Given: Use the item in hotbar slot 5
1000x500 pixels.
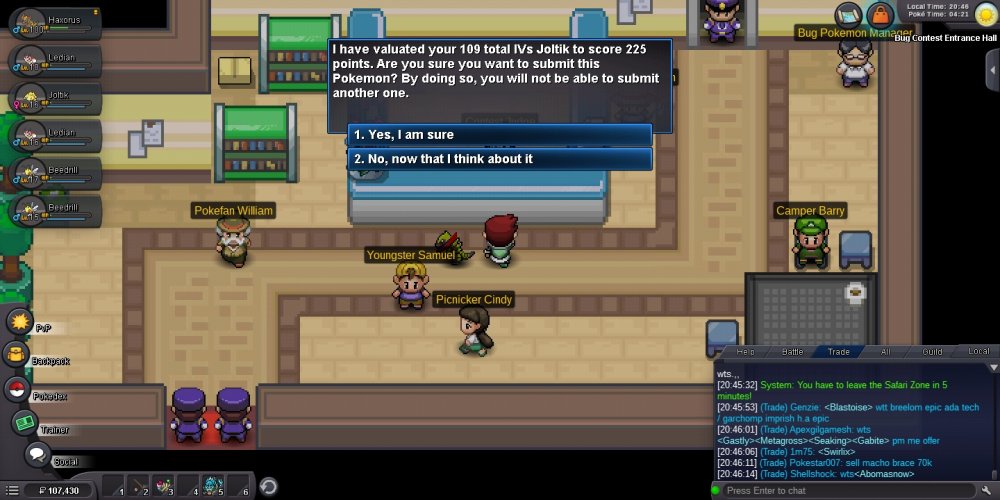Looking at the screenshot, I should tap(212, 487).
